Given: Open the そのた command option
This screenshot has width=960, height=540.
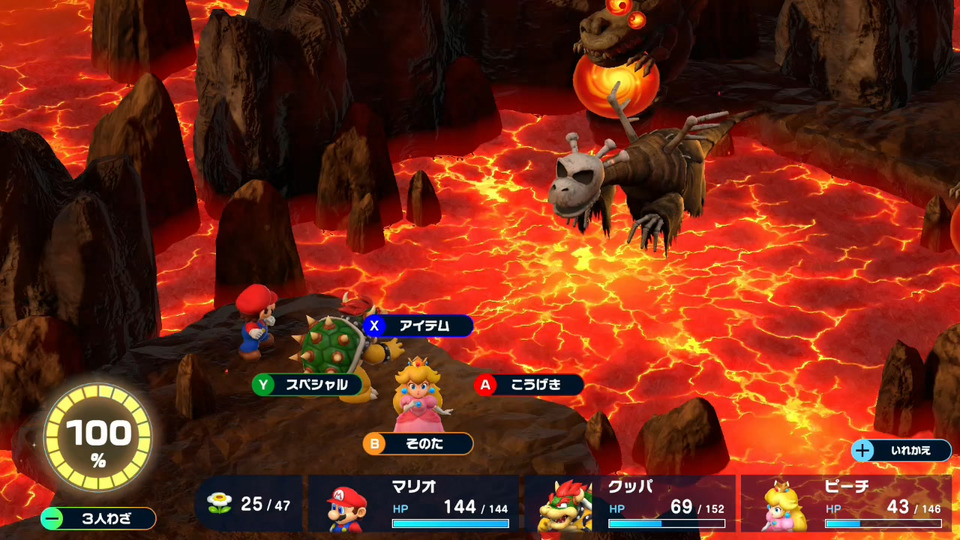Looking at the screenshot, I should 418,443.
